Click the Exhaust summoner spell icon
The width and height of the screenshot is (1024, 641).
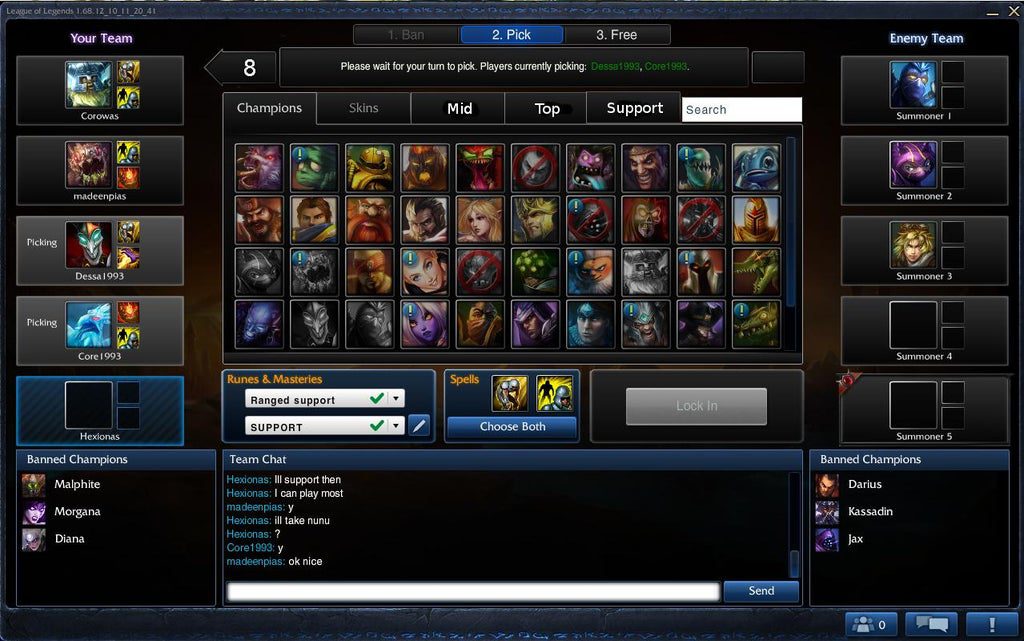pyautogui.click(x=510, y=394)
